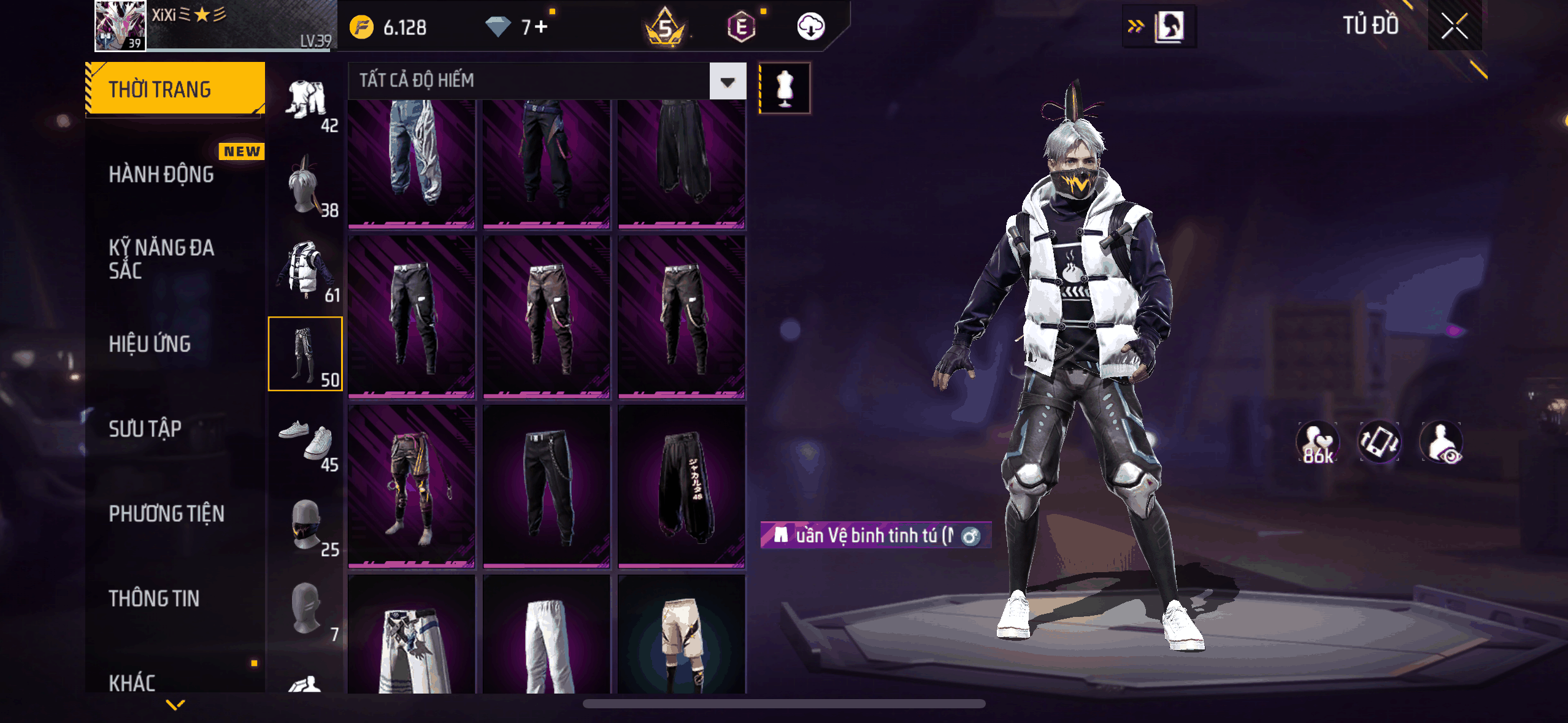This screenshot has height=723, width=1568.
Task: Open the Sưu Tập section
Action: (145, 429)
